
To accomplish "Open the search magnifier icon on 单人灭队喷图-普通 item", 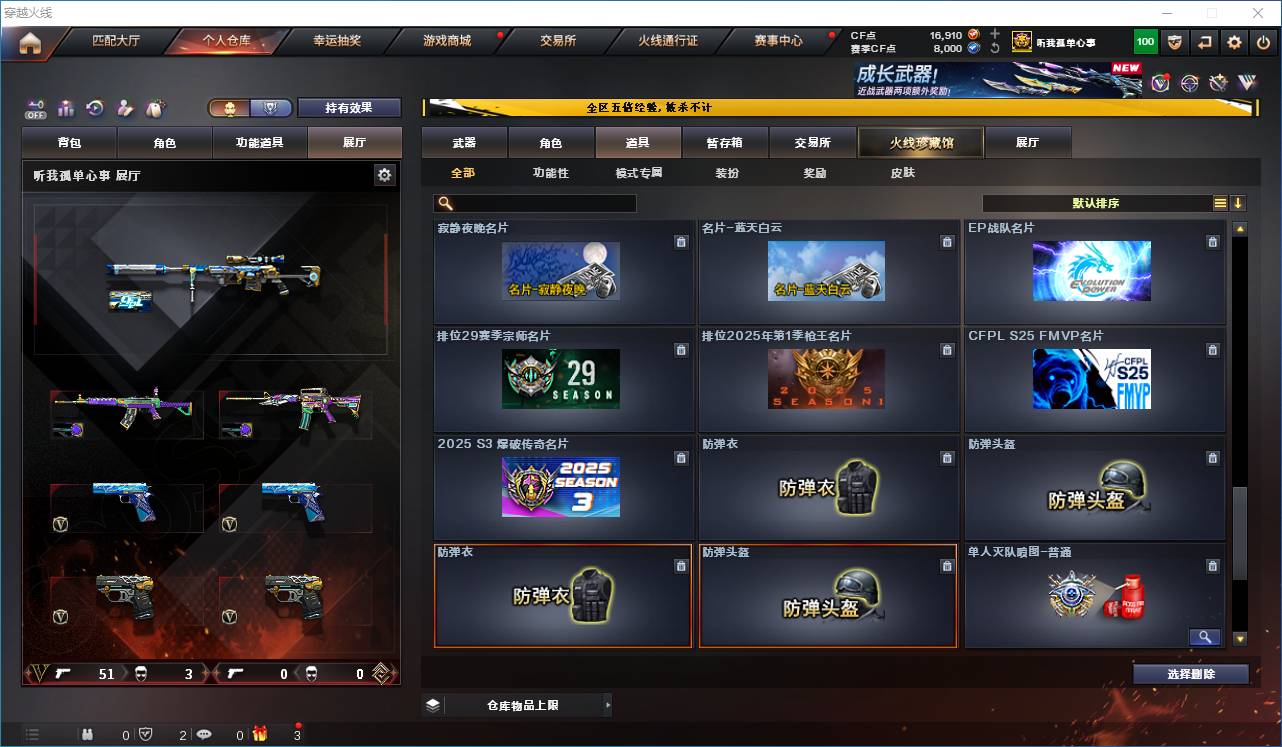I will tap(1204, 636).
